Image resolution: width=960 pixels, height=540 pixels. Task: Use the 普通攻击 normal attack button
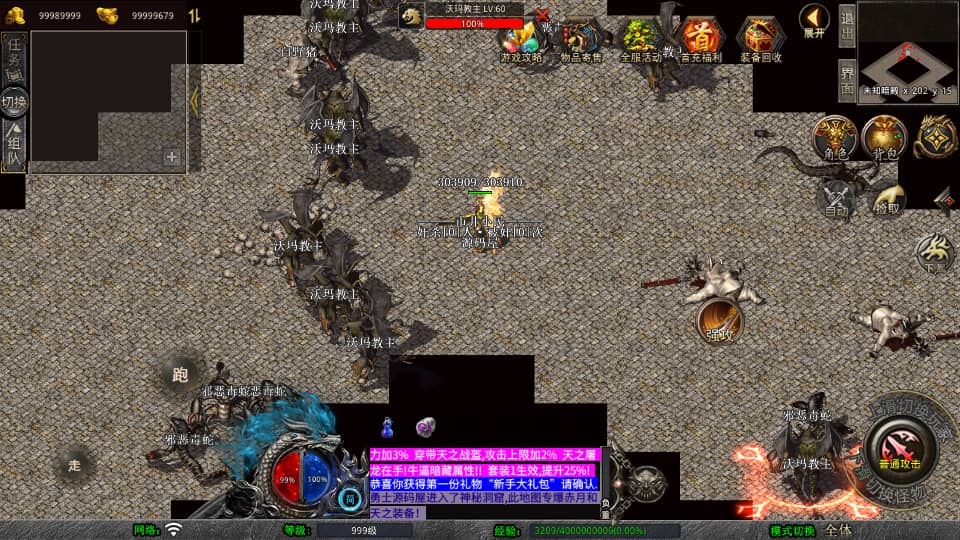pos(902,444)
